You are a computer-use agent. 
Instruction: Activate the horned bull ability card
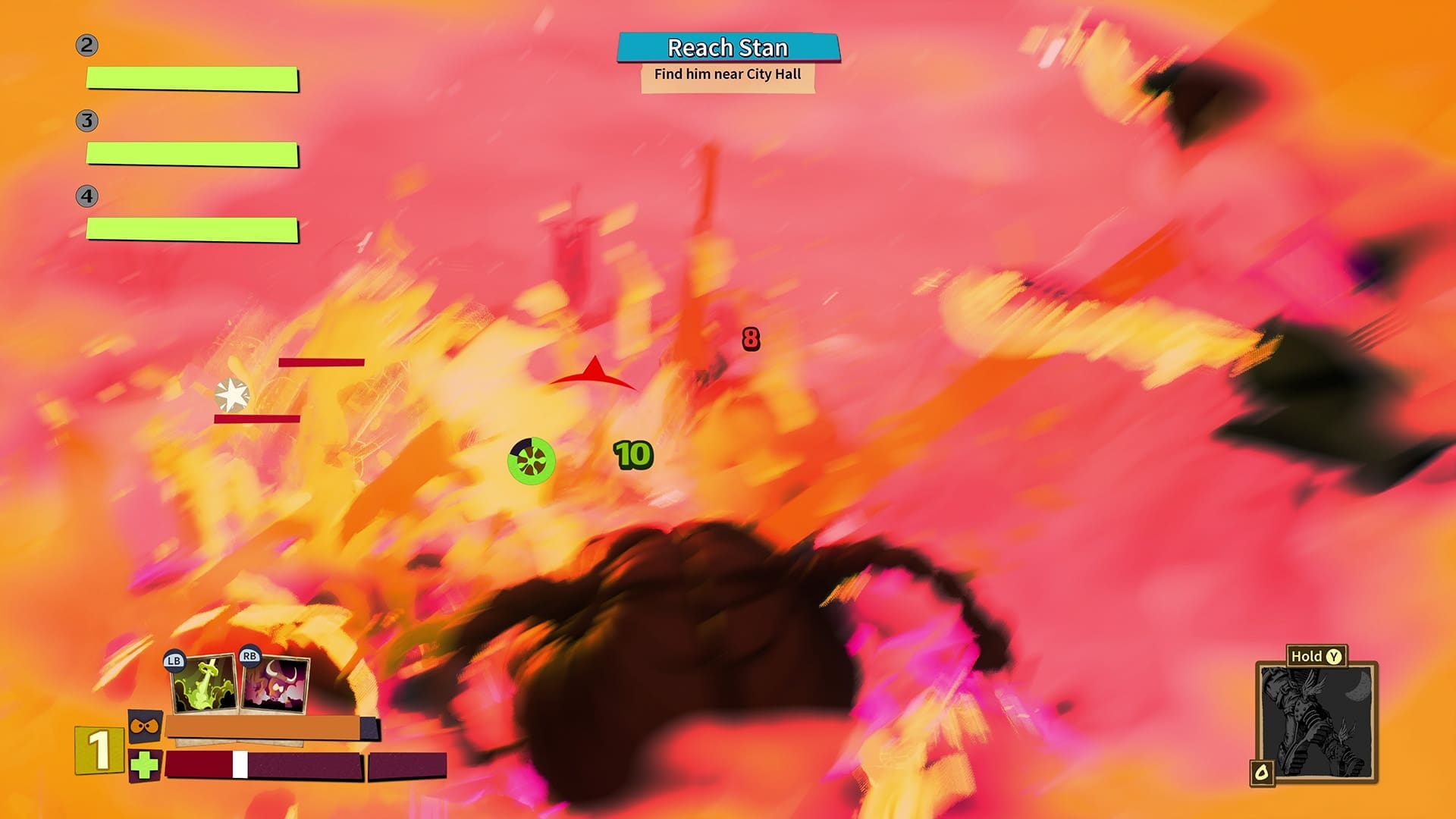tap(275, 685)
